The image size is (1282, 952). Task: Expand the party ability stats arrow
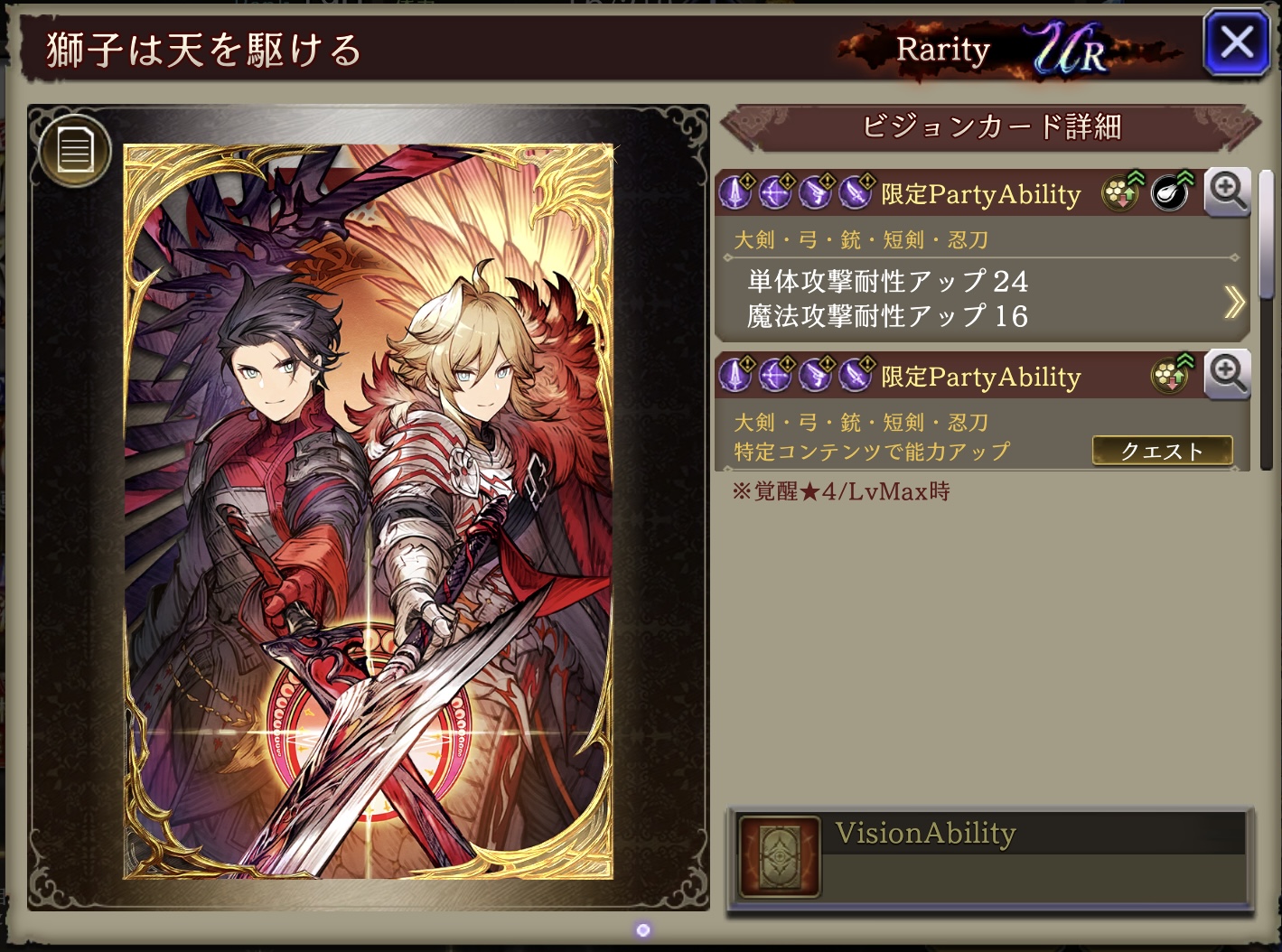click(x=1234, y=302)
